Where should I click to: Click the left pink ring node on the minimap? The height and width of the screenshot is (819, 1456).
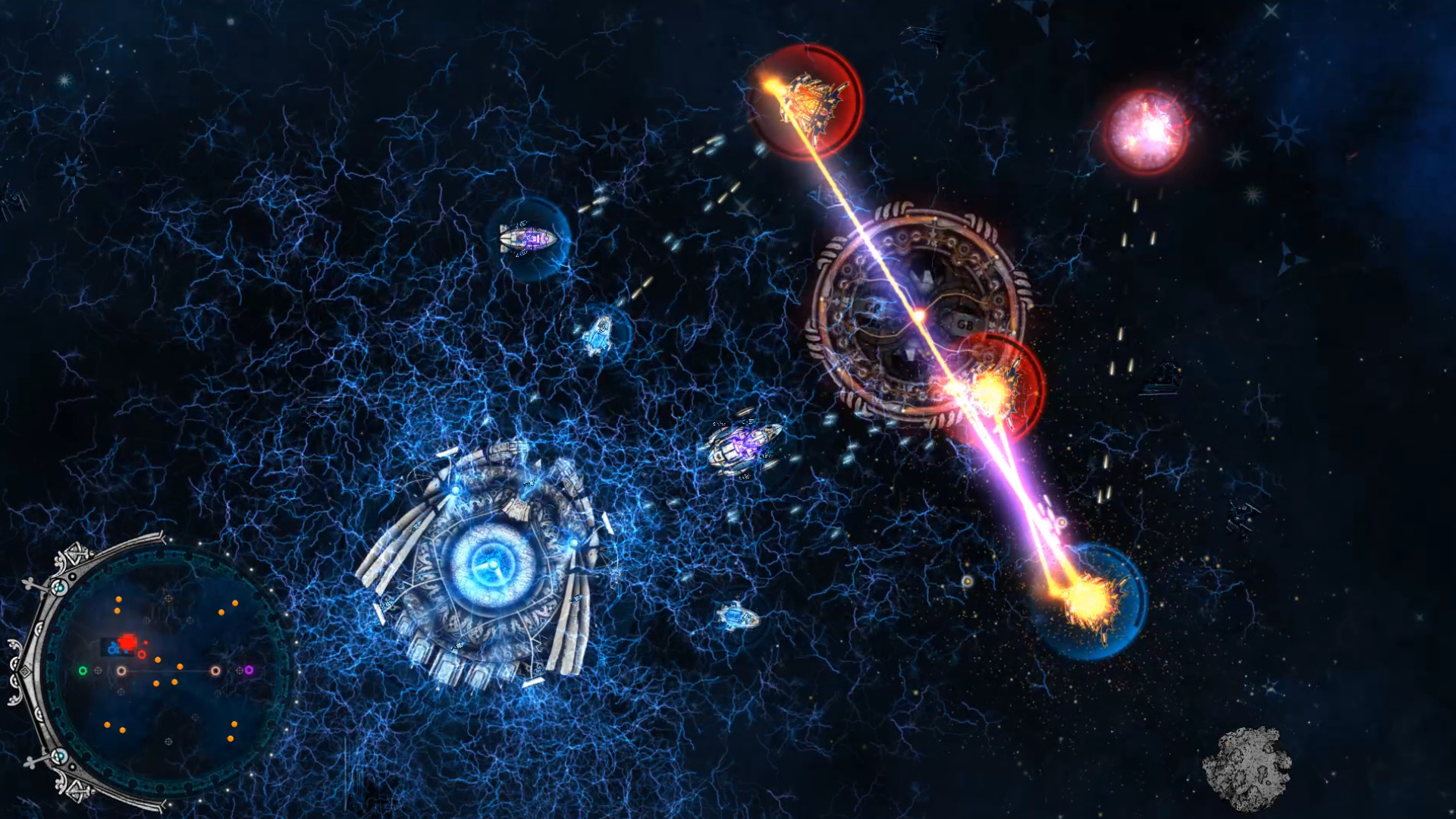click(122, 670)
